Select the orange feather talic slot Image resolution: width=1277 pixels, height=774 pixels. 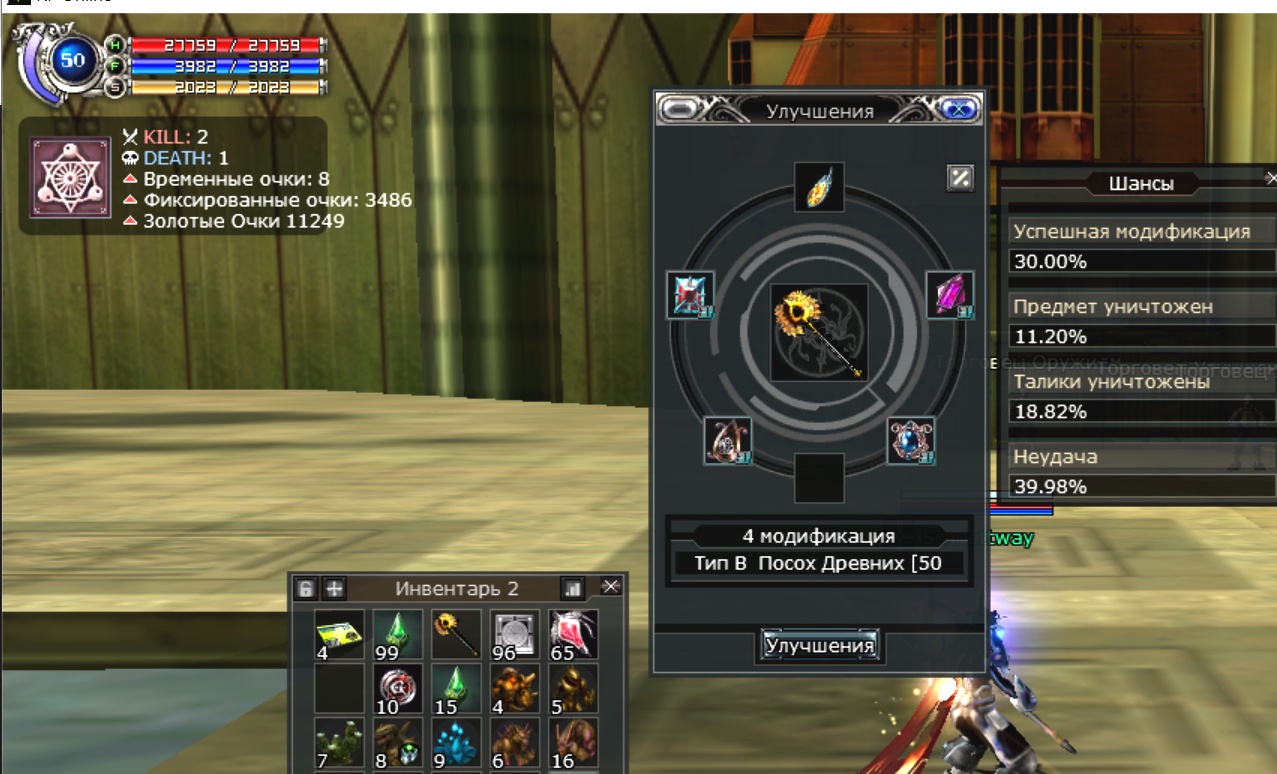point(820,187)
